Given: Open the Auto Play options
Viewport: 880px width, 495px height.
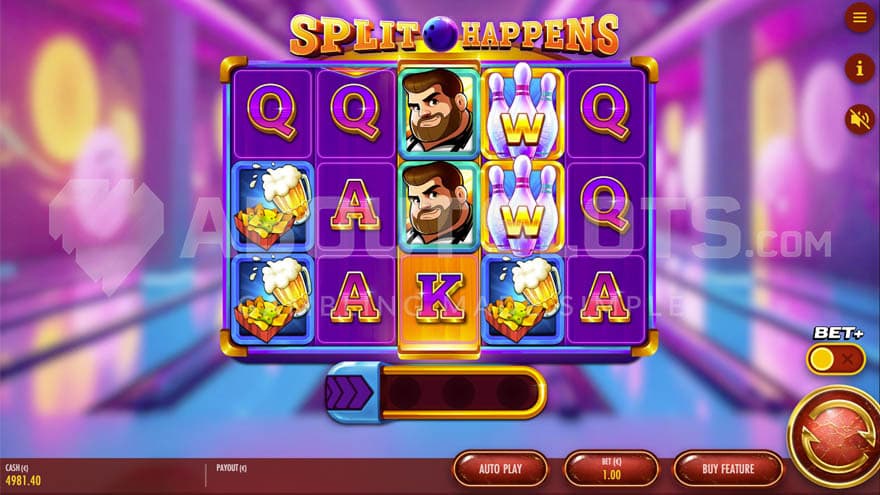Looking at the screenshot, I should [x=500, y=468].
